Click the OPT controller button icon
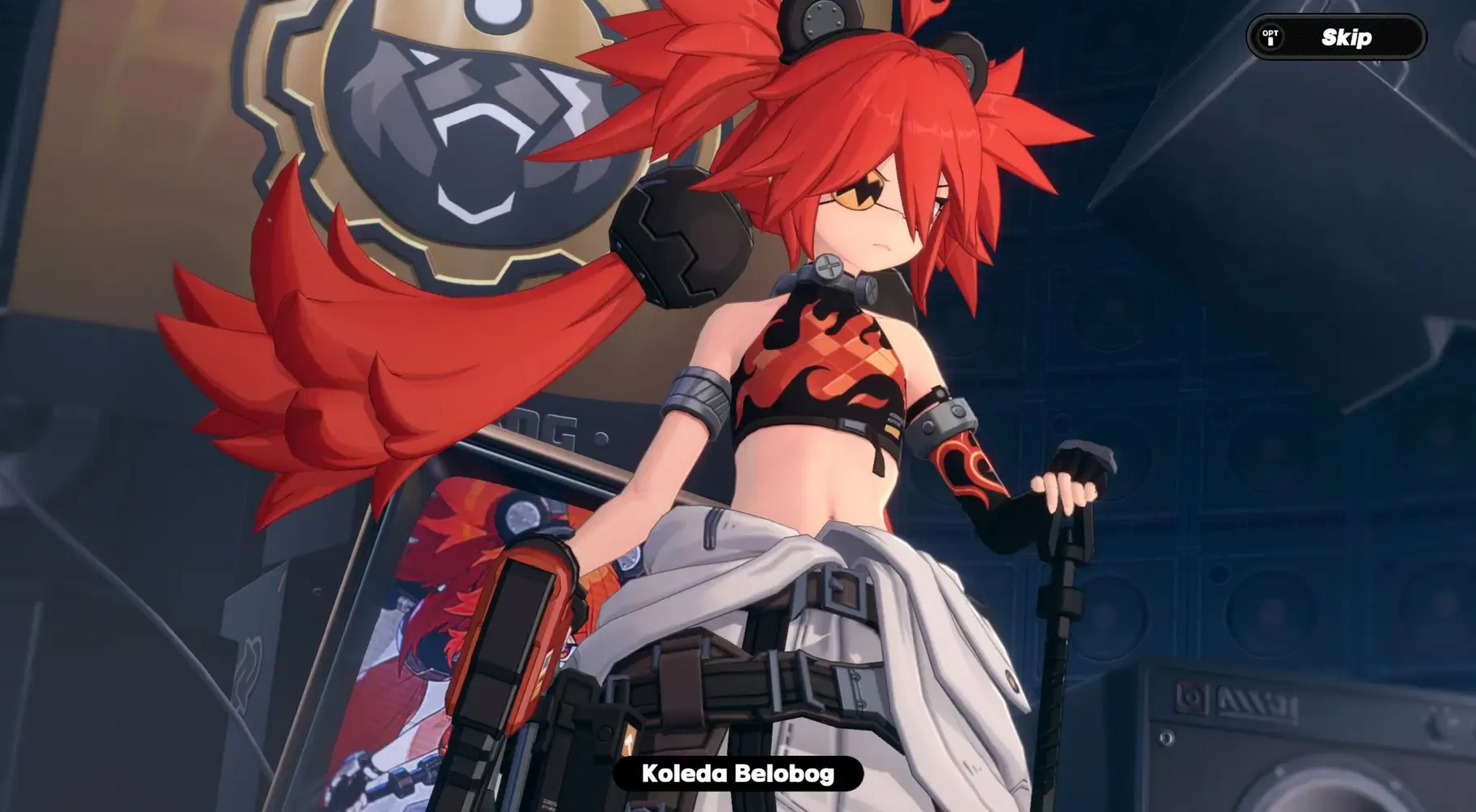The height and width of the screenshot is (812, 1476). click(x=1270, y=36)
